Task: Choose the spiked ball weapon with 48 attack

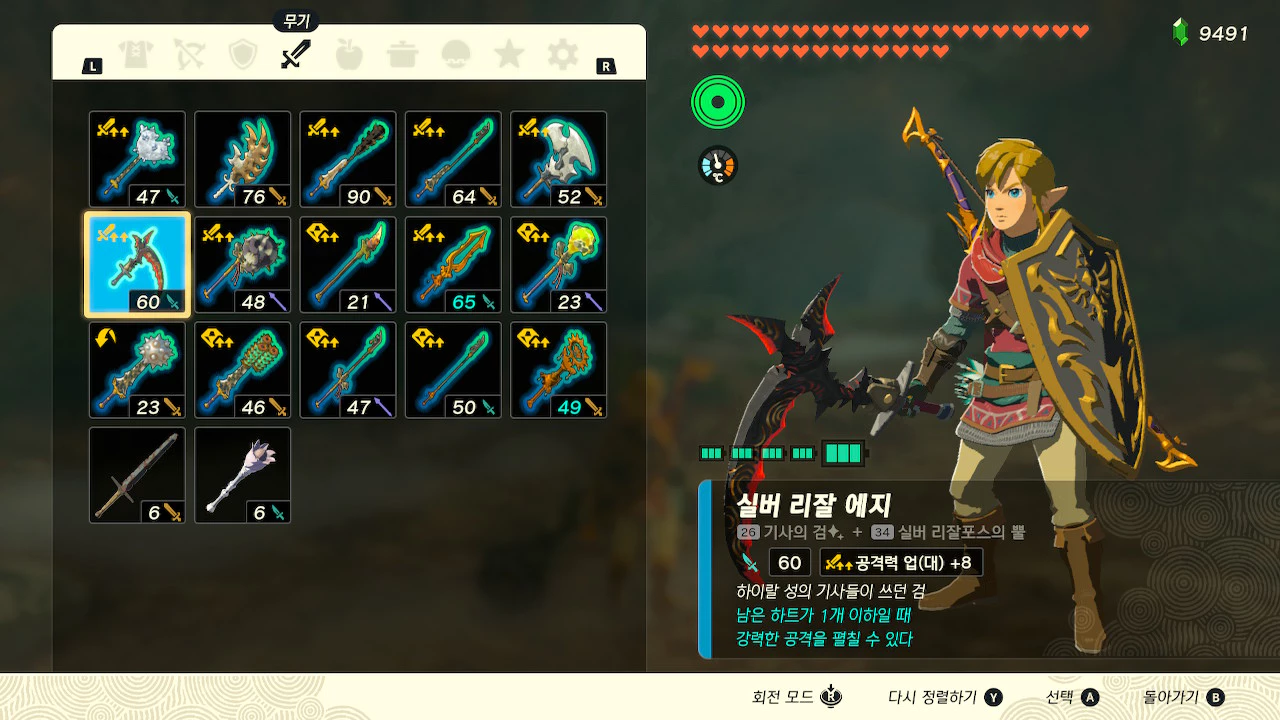Action: coord(243,265)
